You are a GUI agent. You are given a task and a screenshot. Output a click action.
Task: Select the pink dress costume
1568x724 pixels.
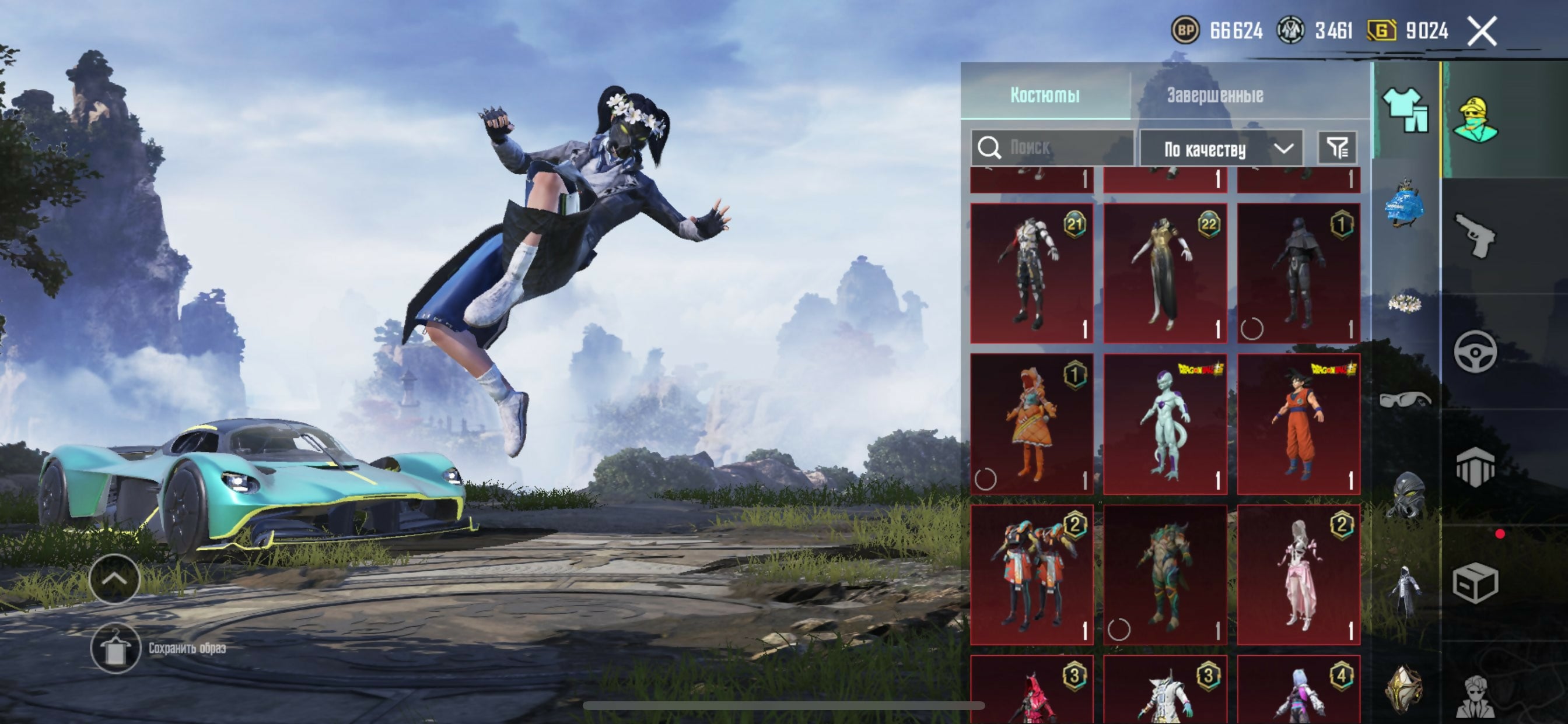1298,574
